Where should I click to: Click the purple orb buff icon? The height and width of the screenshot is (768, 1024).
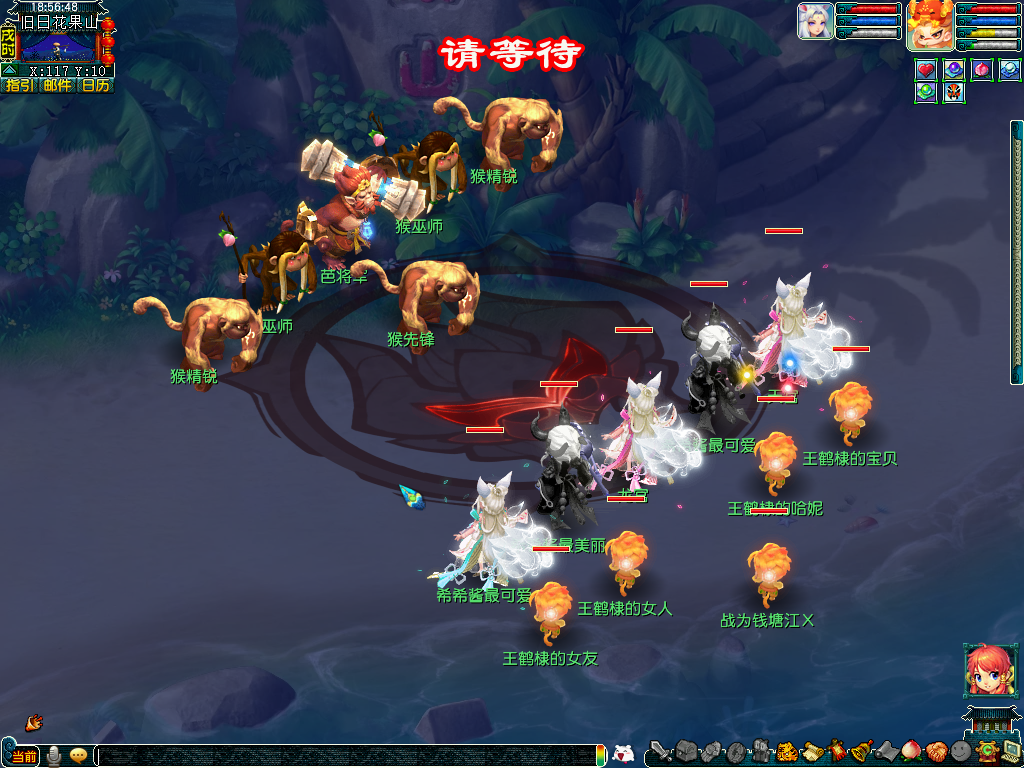click(x=954, y=71)
